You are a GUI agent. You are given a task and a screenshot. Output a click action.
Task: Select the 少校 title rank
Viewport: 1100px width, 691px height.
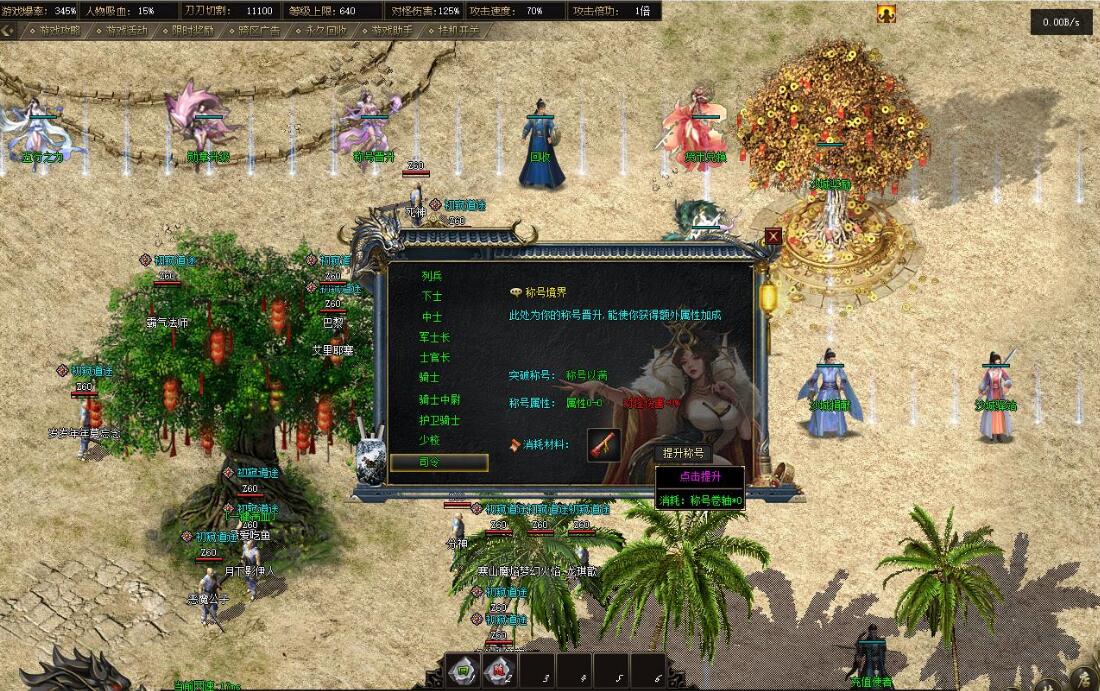[x=431, y=441]
